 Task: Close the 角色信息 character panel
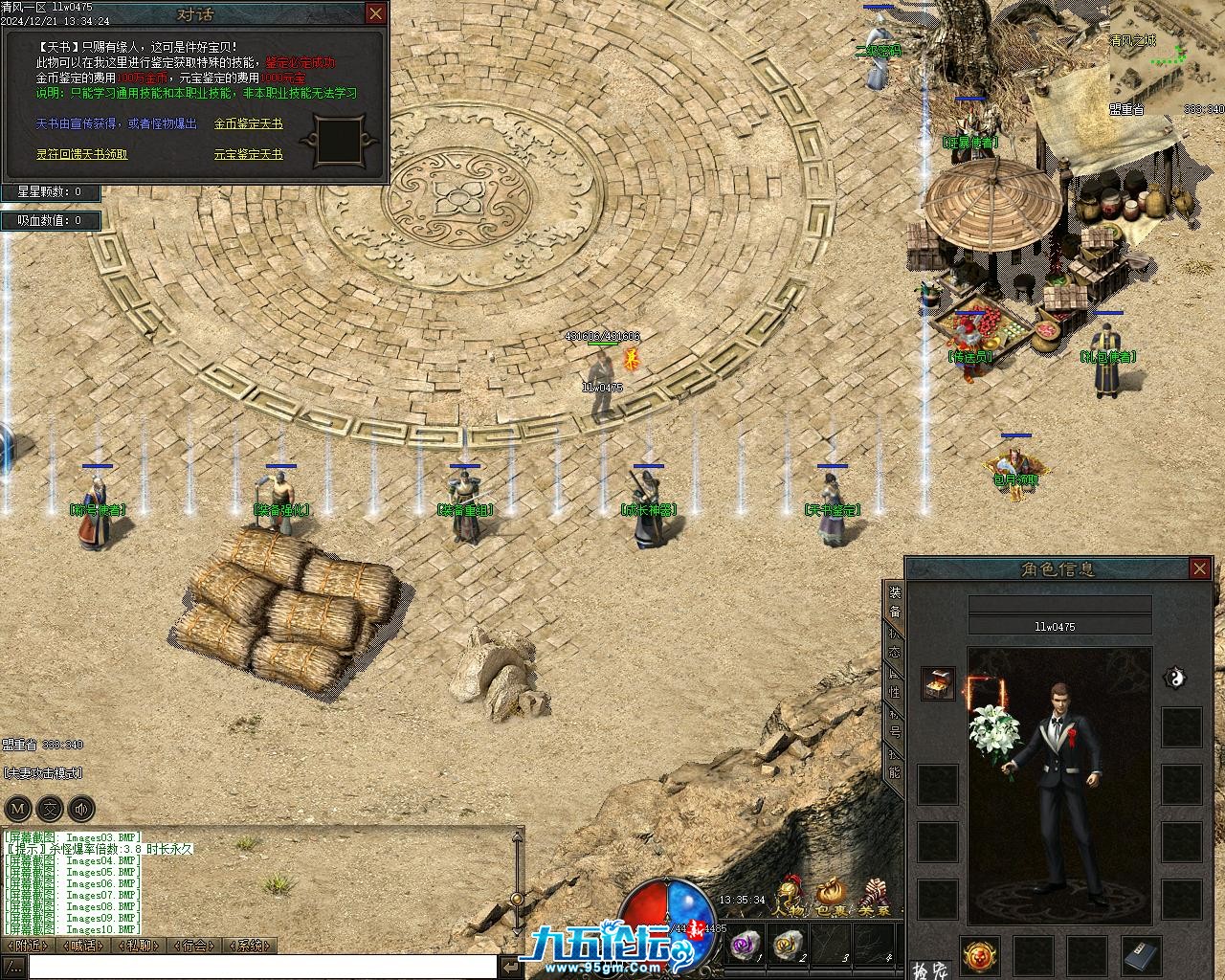point(1199,569)
